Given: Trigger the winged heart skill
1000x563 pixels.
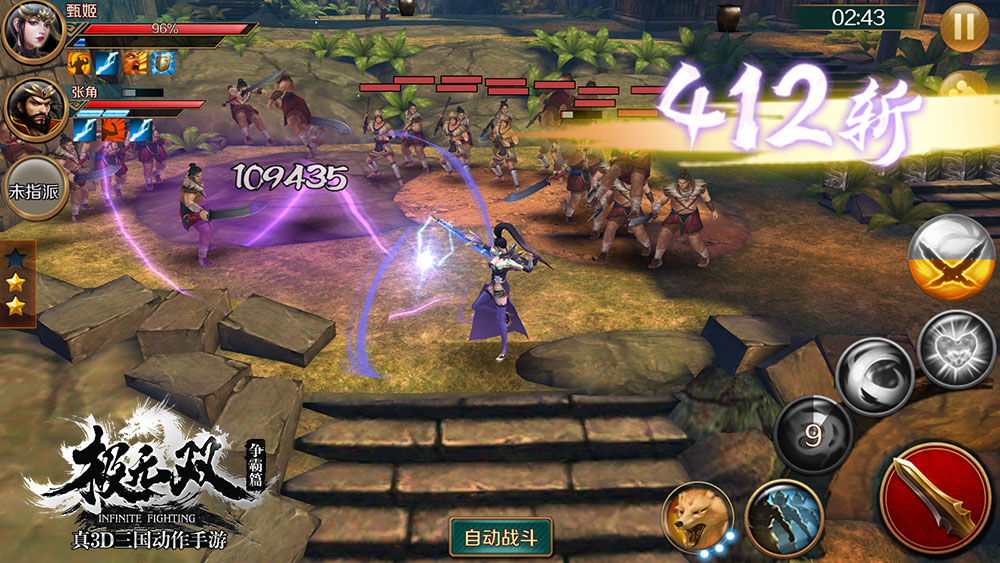Looking at the screenshot, I should coord(955,349).
